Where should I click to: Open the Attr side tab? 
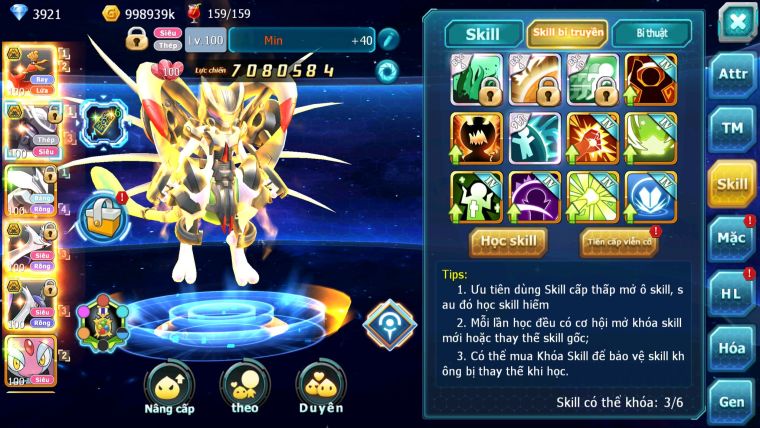click(732, 73)
